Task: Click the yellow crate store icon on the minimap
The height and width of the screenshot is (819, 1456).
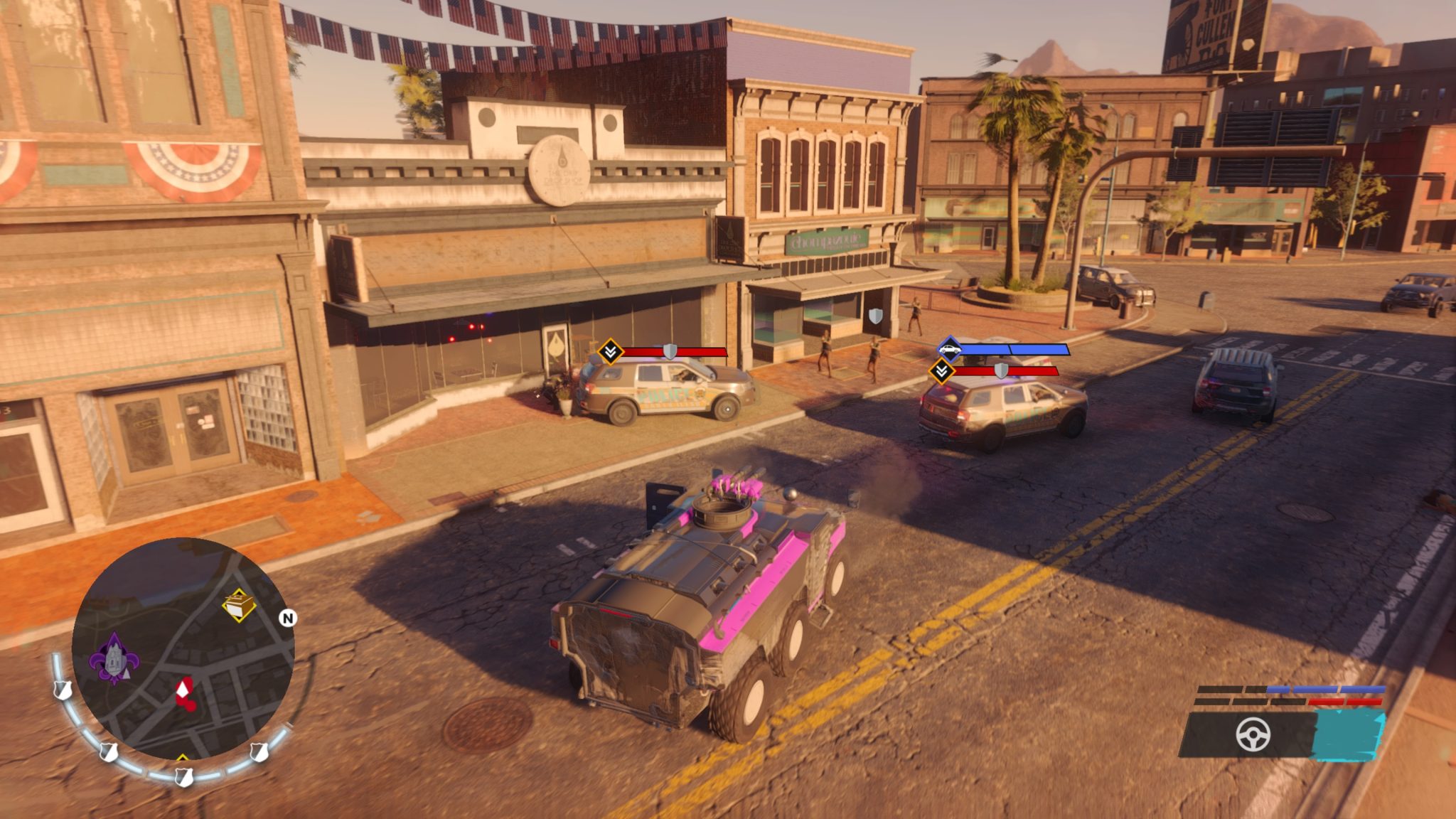Action: click(239, 604)
